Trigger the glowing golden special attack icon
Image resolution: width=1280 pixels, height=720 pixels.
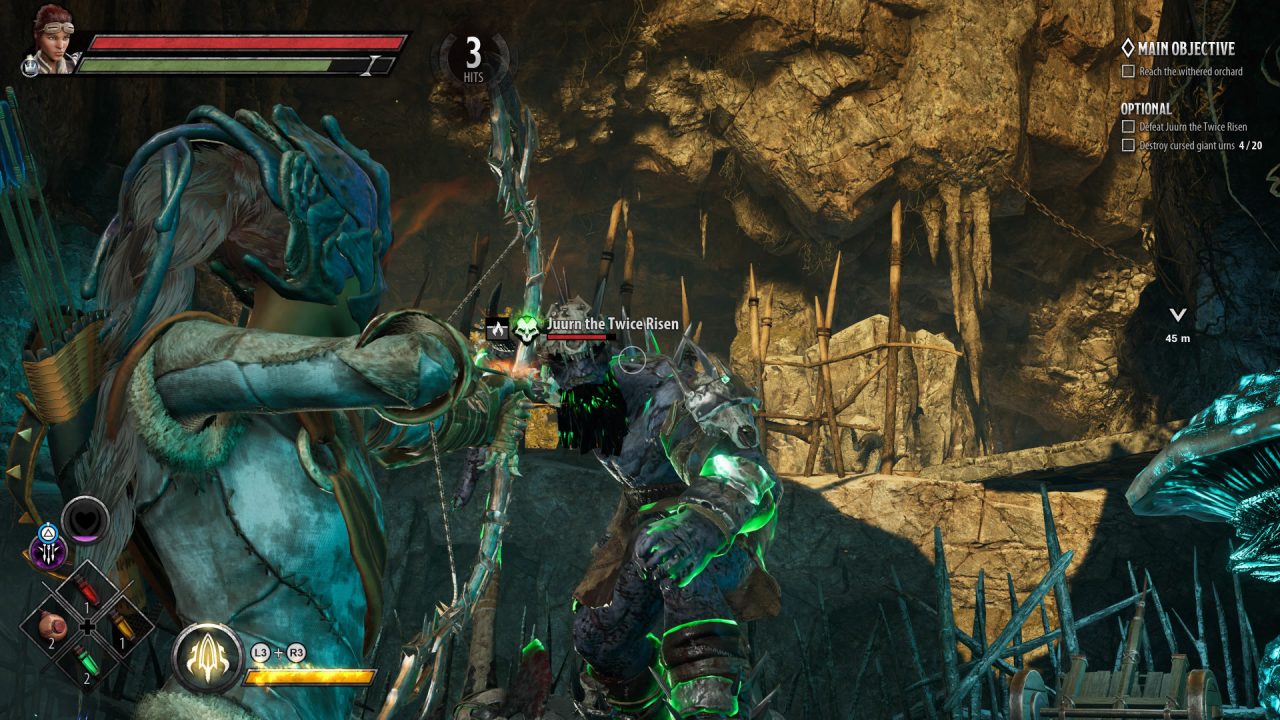(x=207, y=658)
